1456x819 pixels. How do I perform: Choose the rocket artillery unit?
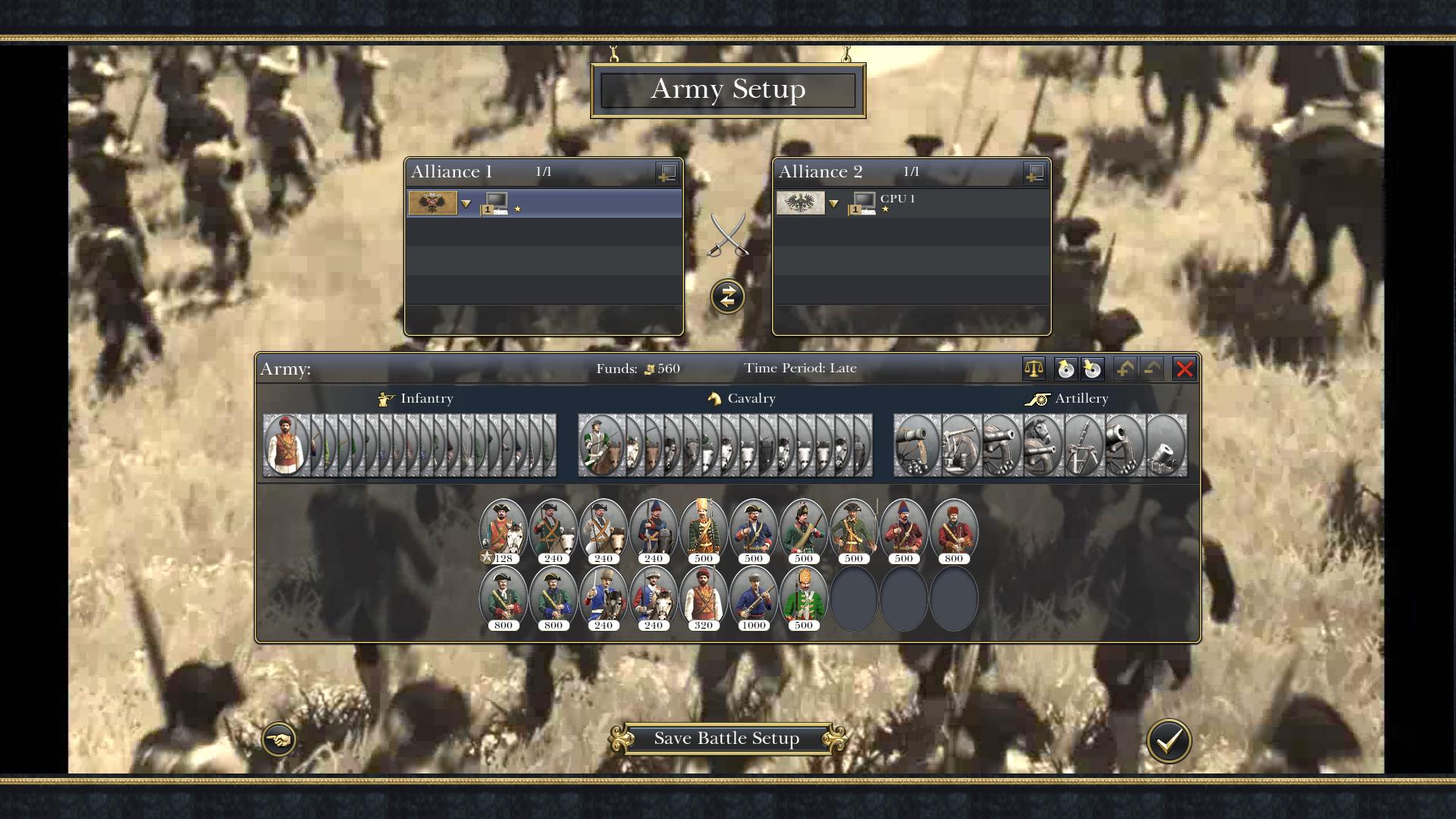coord(1083,445)
